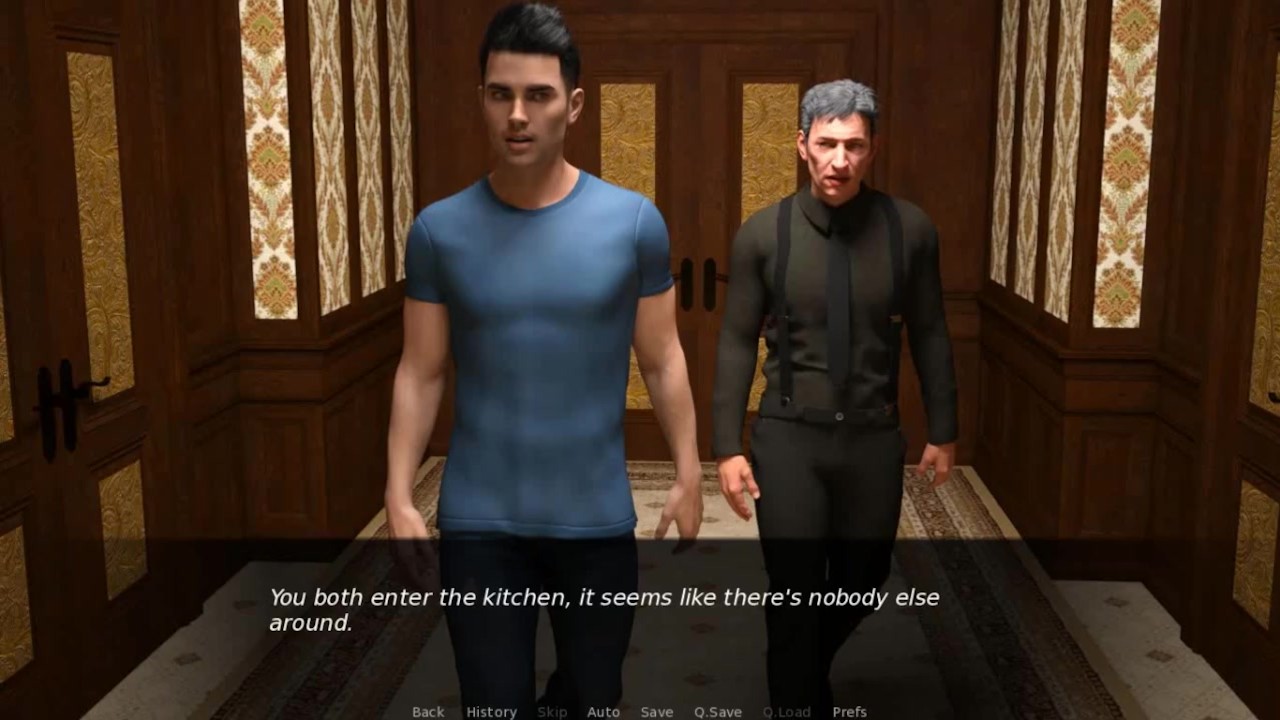
Task: Open the History dialogue log
Action: coord(490,712)
